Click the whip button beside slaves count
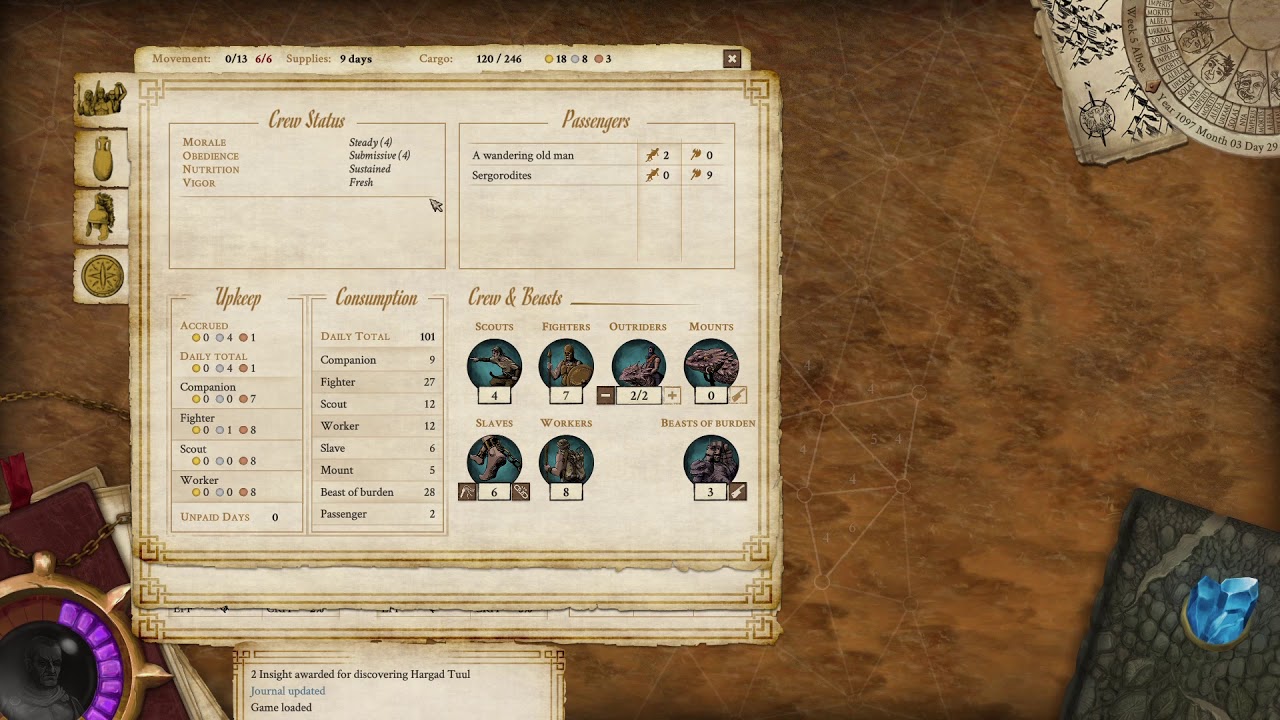1280x720 pixels. point(467,492)
